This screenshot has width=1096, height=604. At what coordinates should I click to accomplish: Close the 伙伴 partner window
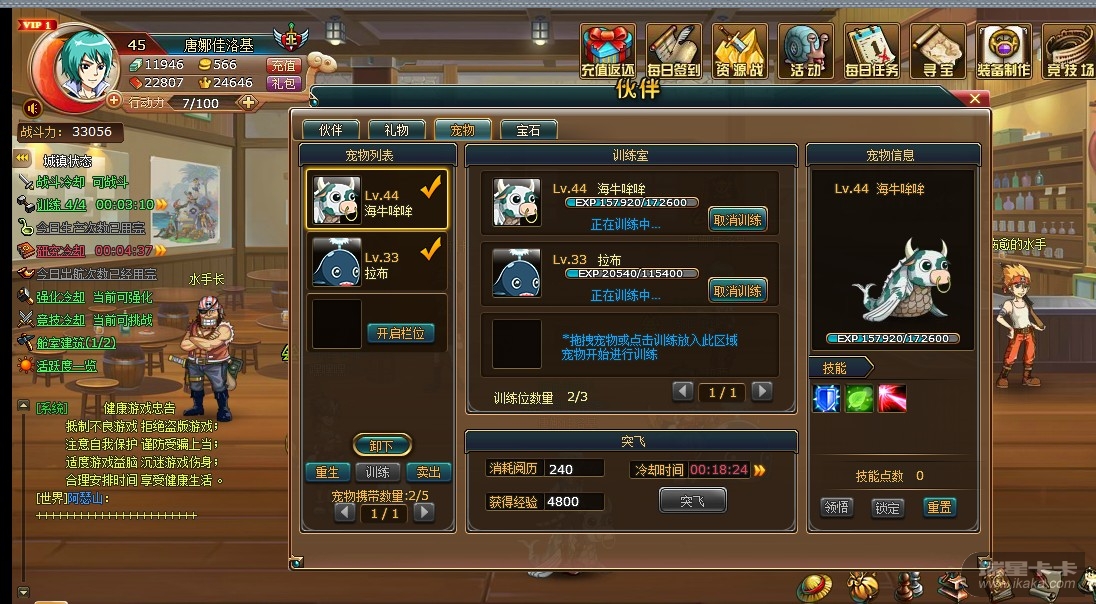click(x=976, y=99)
